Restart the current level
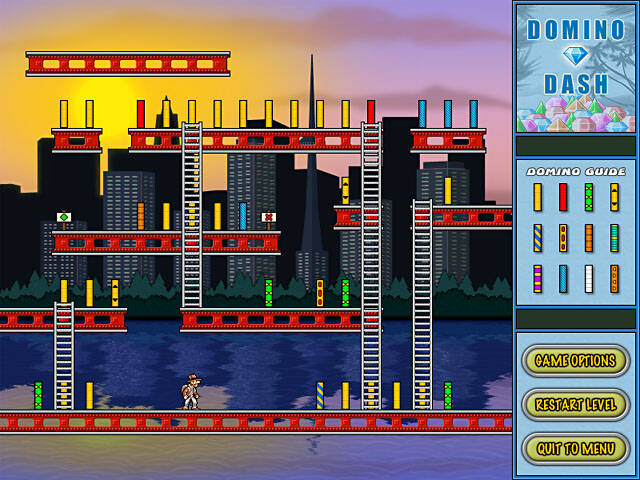This screenshot has height=480, width=640. point(575,405)
